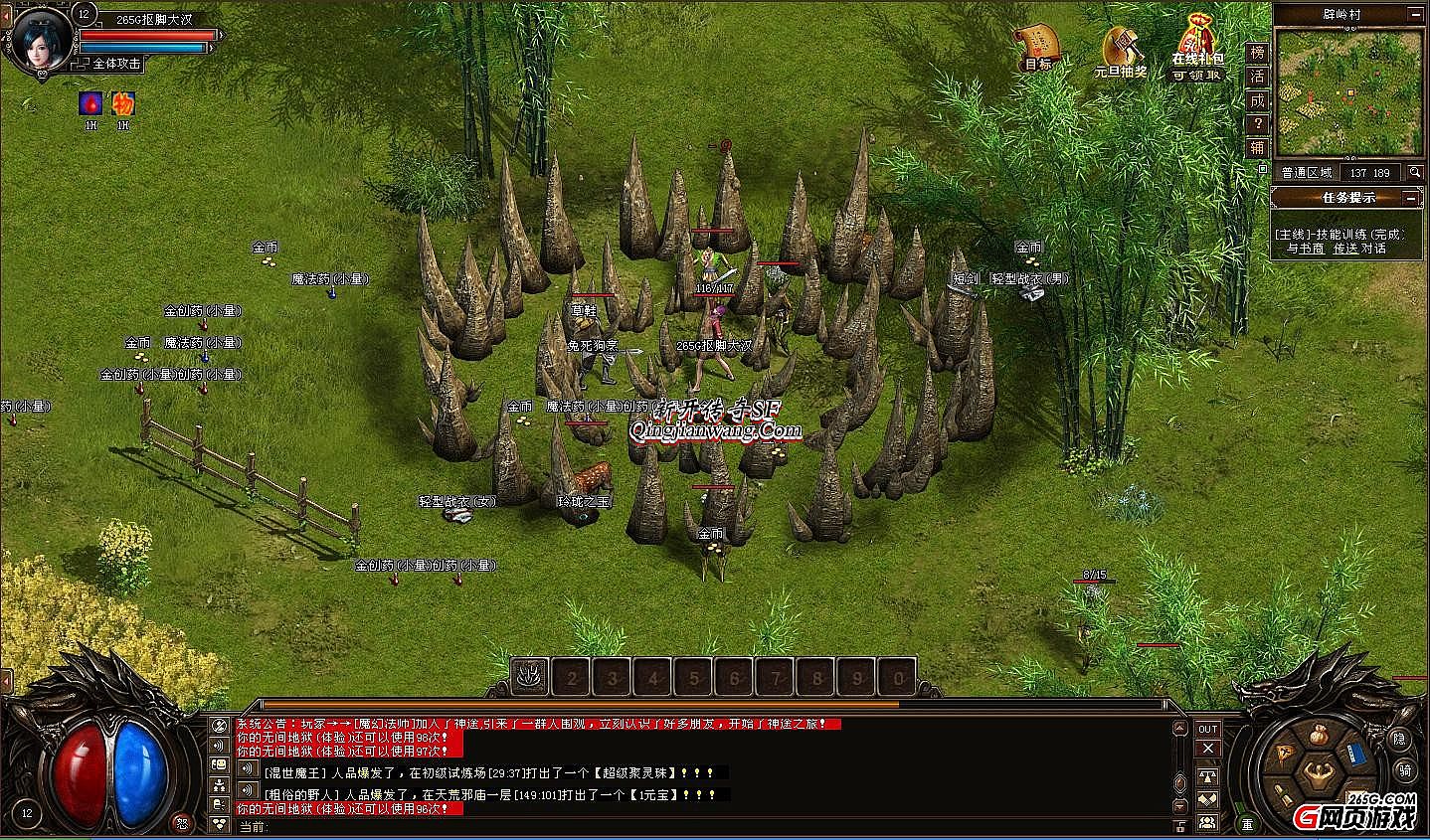Open the 活 activities button
Viewport: 1430px width, 840px height.
coord(1258,77)
